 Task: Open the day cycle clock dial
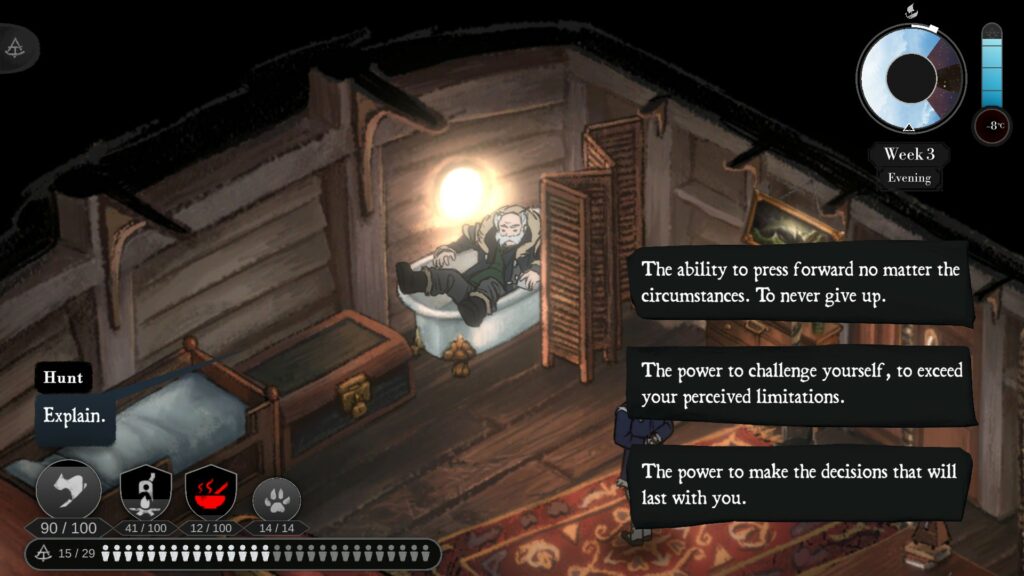point(910,78)
